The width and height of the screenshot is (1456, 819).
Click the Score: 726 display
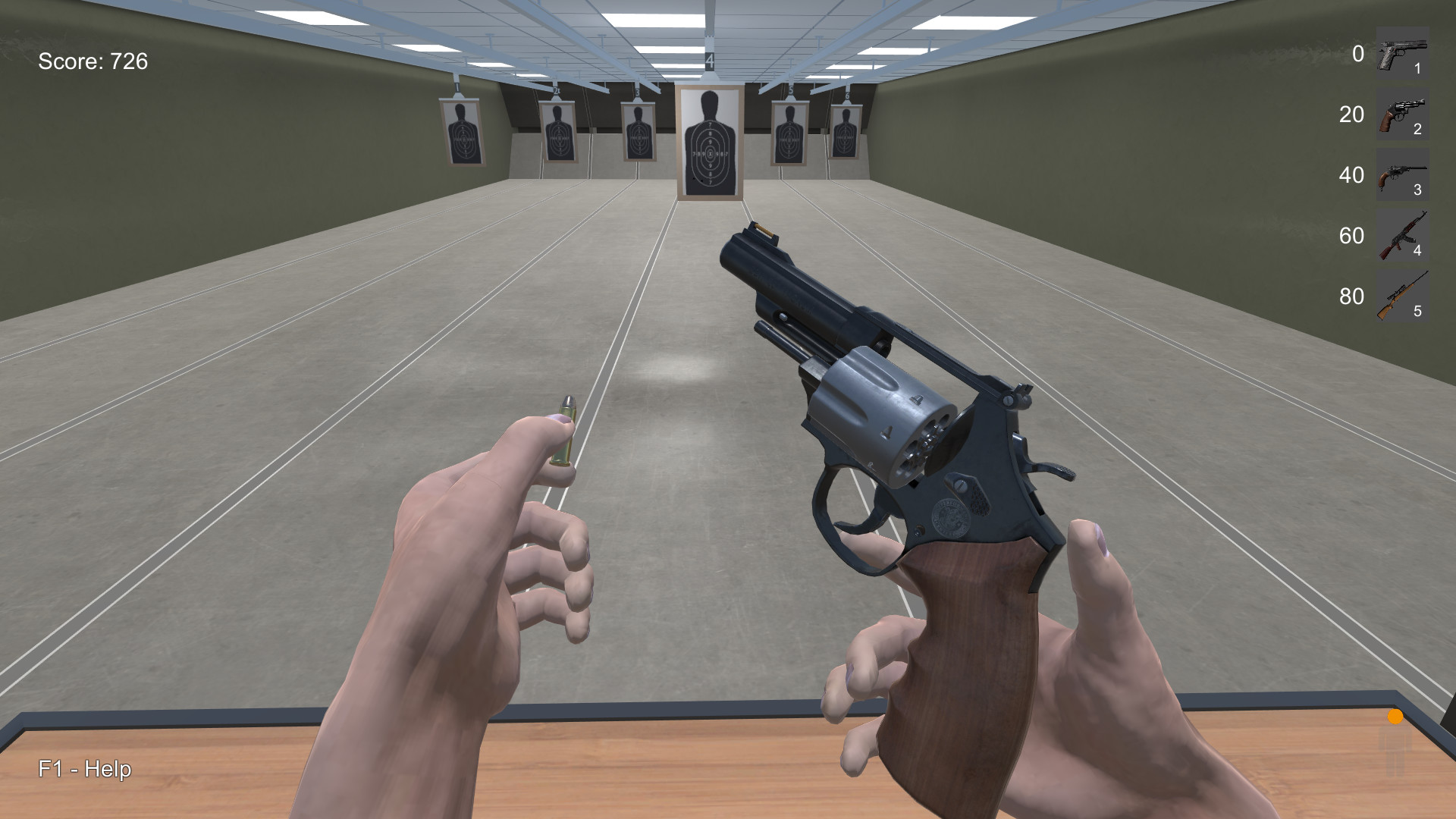93,60
